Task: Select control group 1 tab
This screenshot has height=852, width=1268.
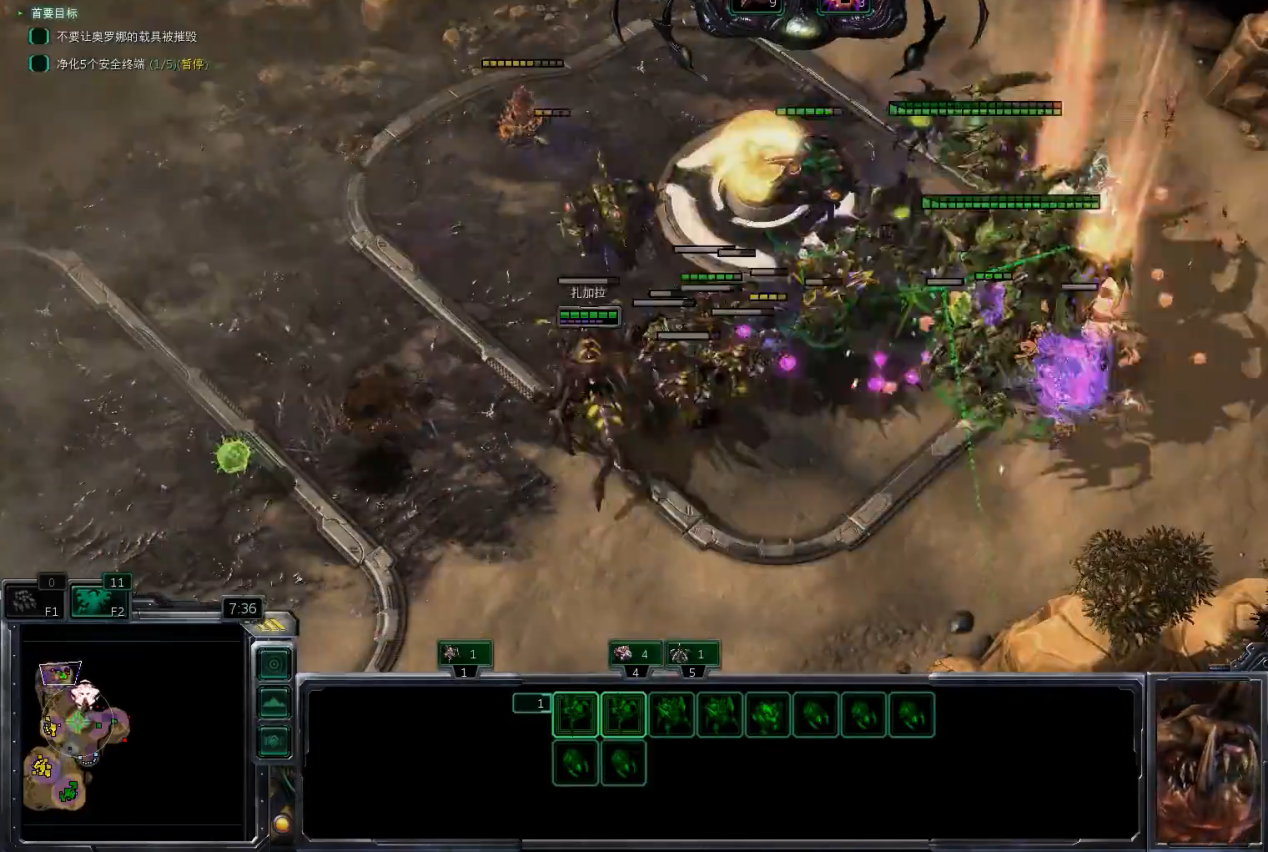Action: 465,655
